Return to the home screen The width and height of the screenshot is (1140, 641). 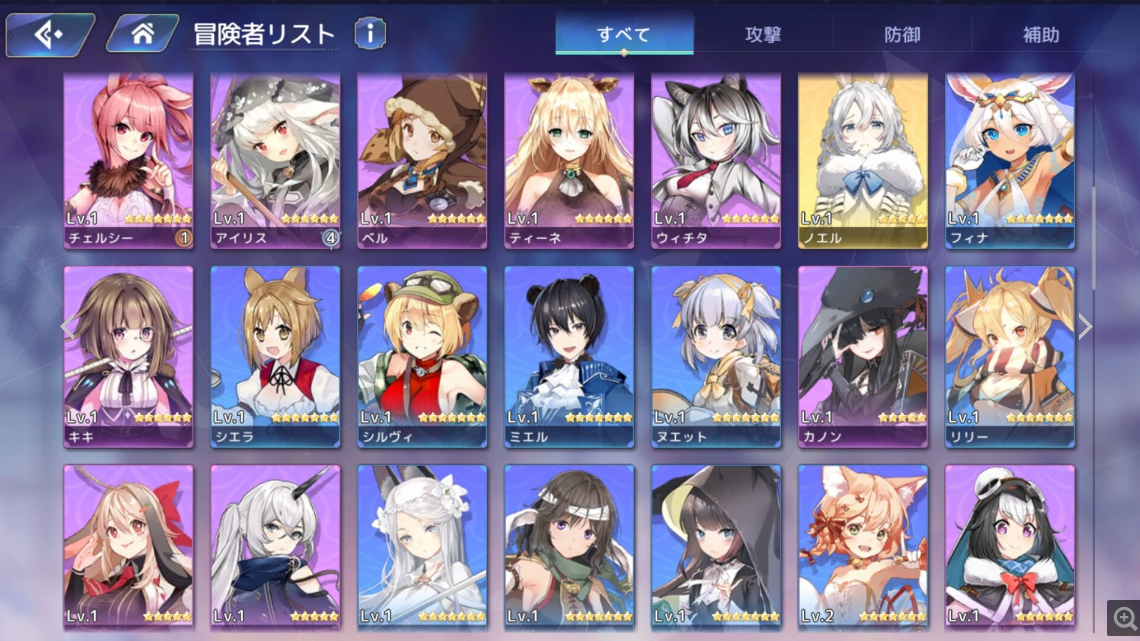click(142, 34)
